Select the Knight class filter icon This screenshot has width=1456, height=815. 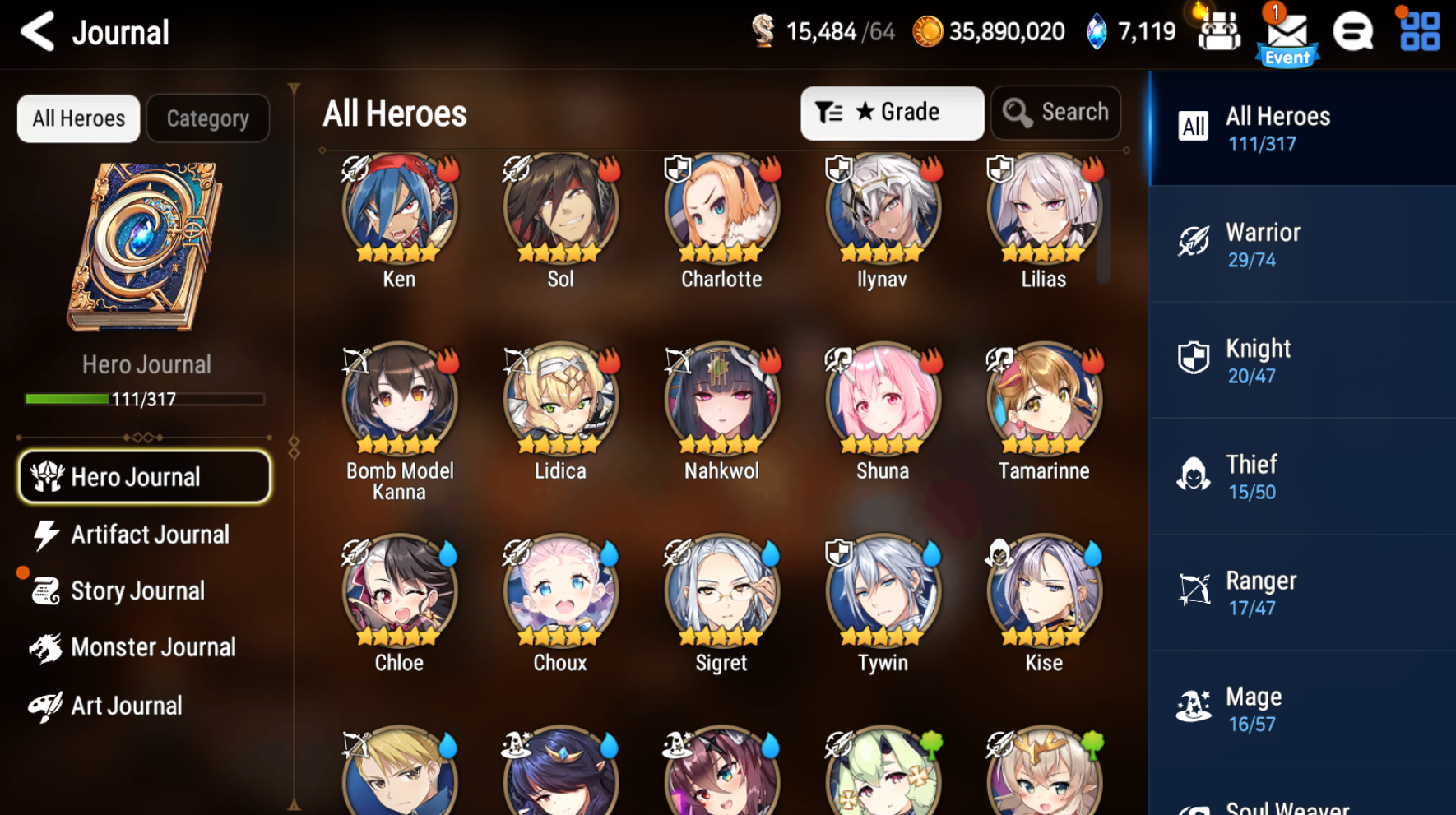1194,359
